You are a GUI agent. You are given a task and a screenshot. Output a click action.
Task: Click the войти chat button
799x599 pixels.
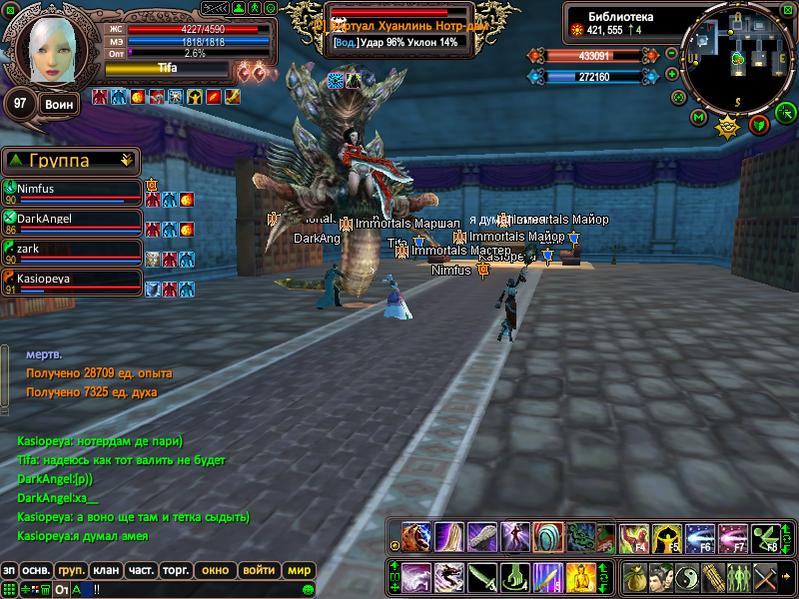point(258,570)
